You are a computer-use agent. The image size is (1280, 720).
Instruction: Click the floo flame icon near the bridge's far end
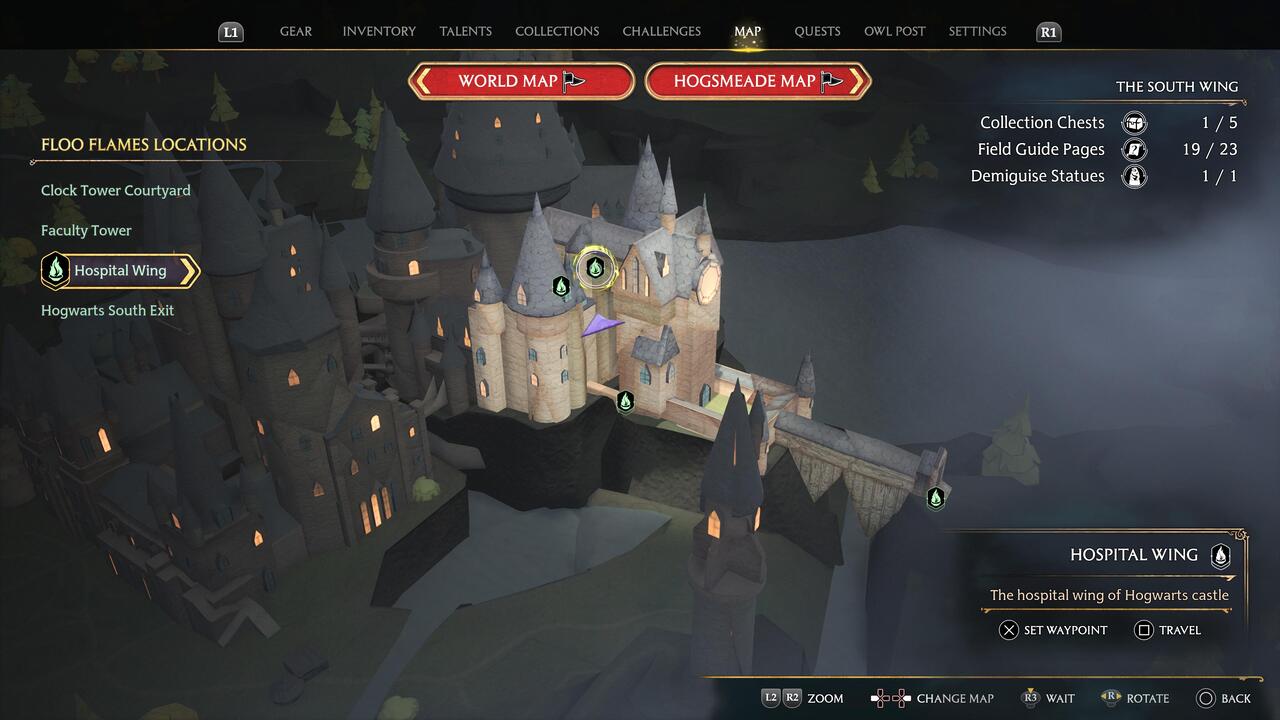[x=935, y=497]
